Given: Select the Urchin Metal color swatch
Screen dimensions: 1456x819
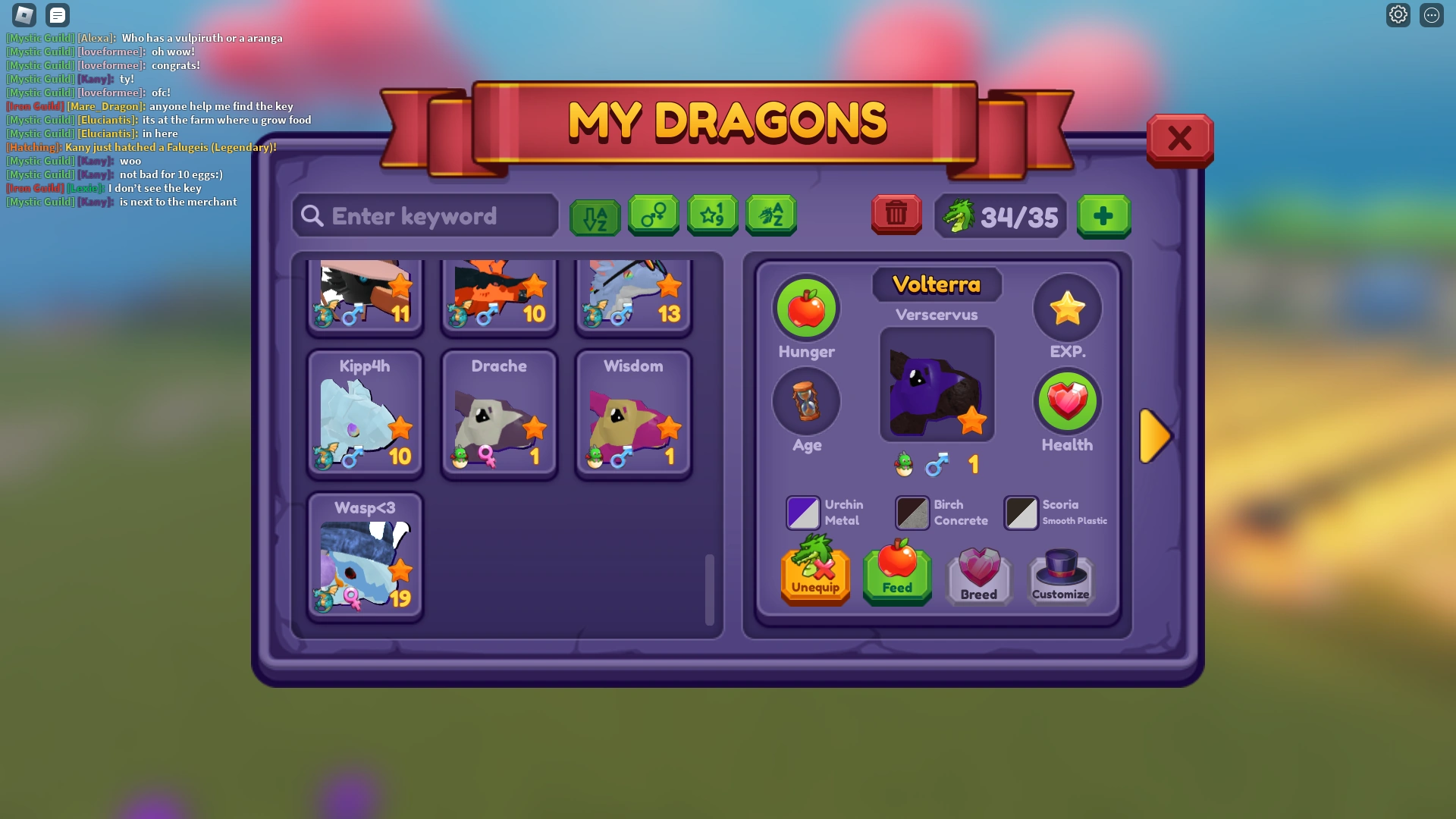Looking at the screenshot, I should pos(802,512).
